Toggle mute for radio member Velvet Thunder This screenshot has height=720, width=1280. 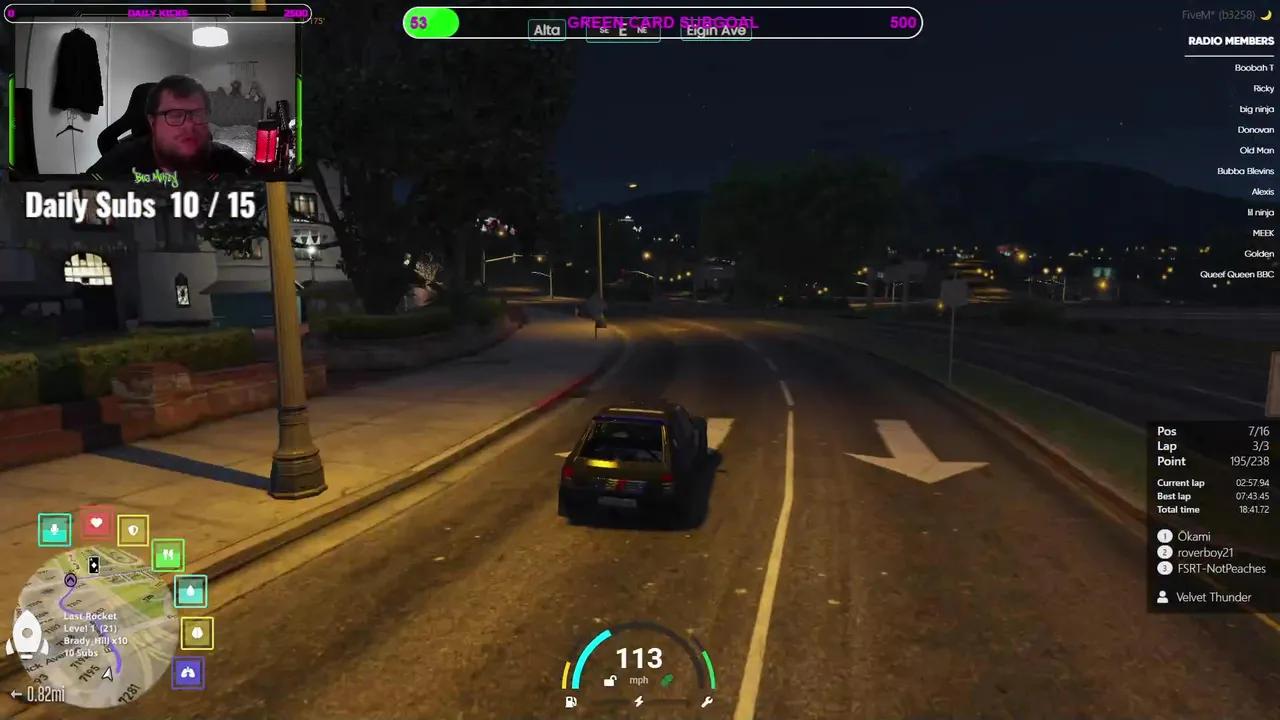(1213, 597)
